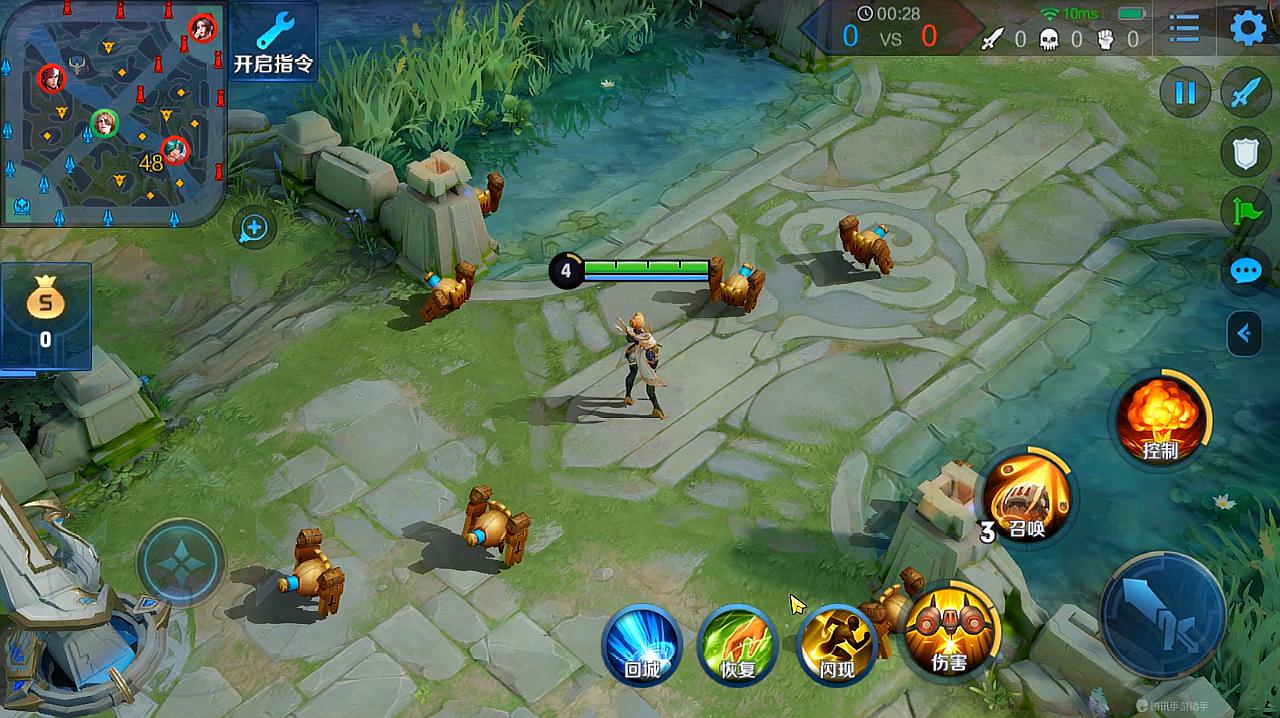Pause the match
1280x718 pixels.
(x=1185, y=94)
